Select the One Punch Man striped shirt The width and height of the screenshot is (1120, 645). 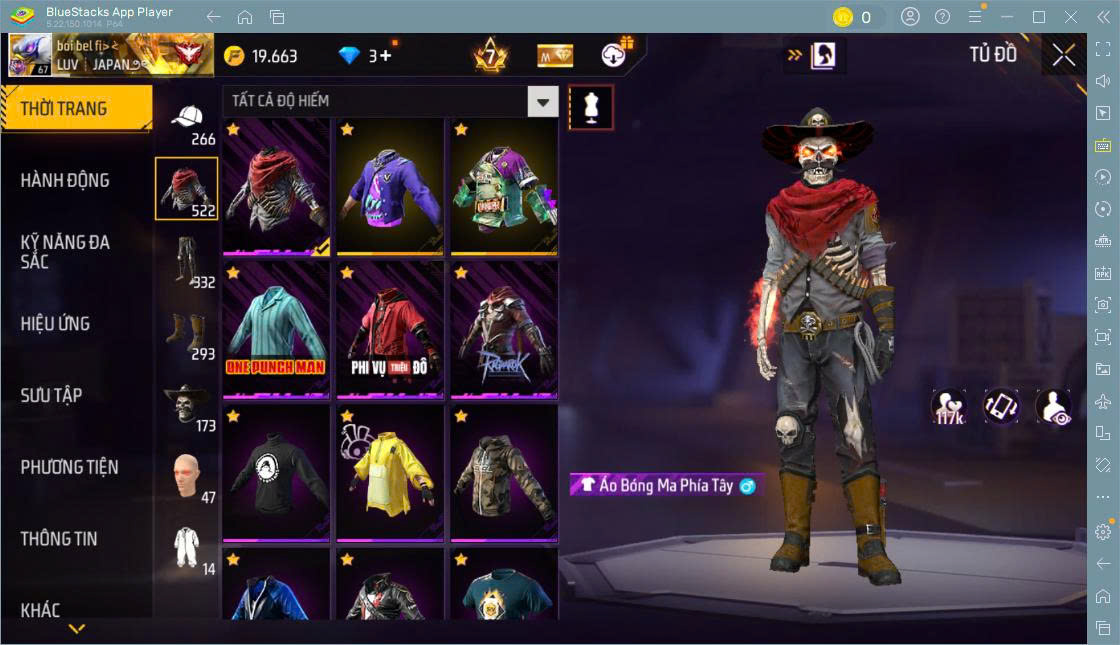point(276,329)
